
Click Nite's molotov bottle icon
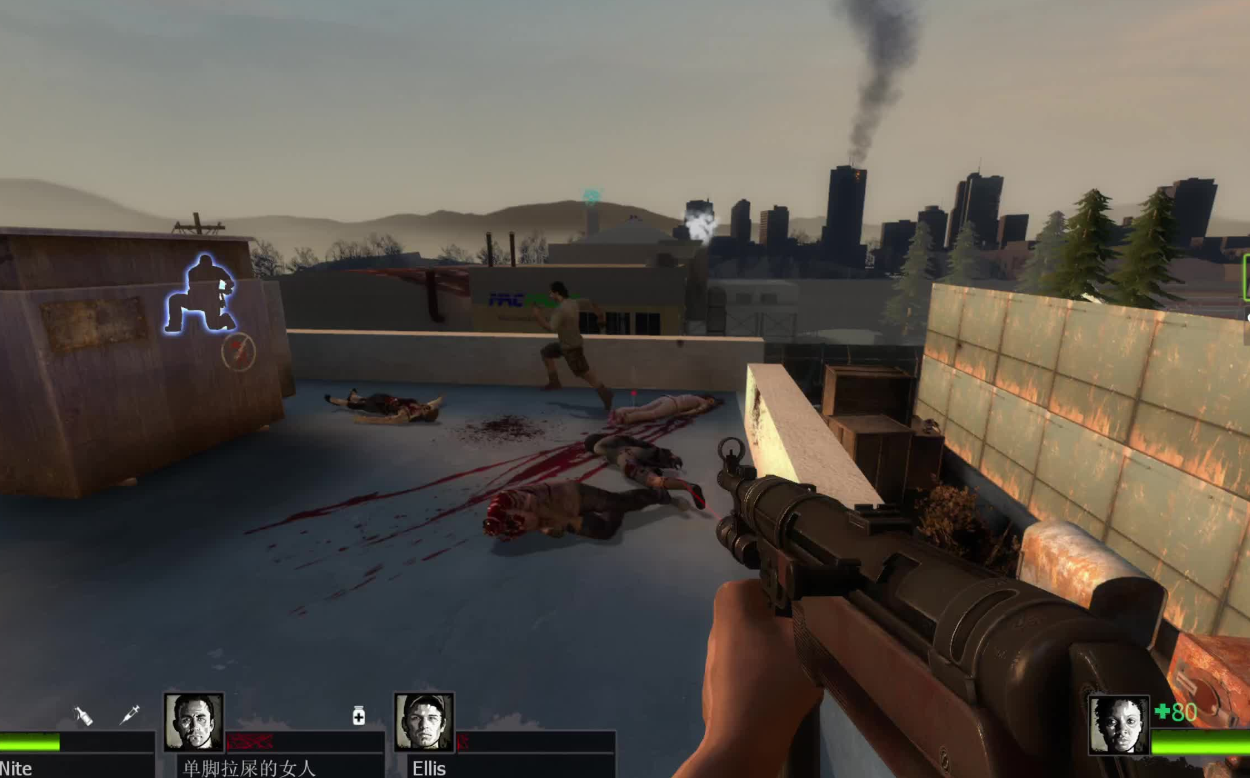(x=84, y=715)
